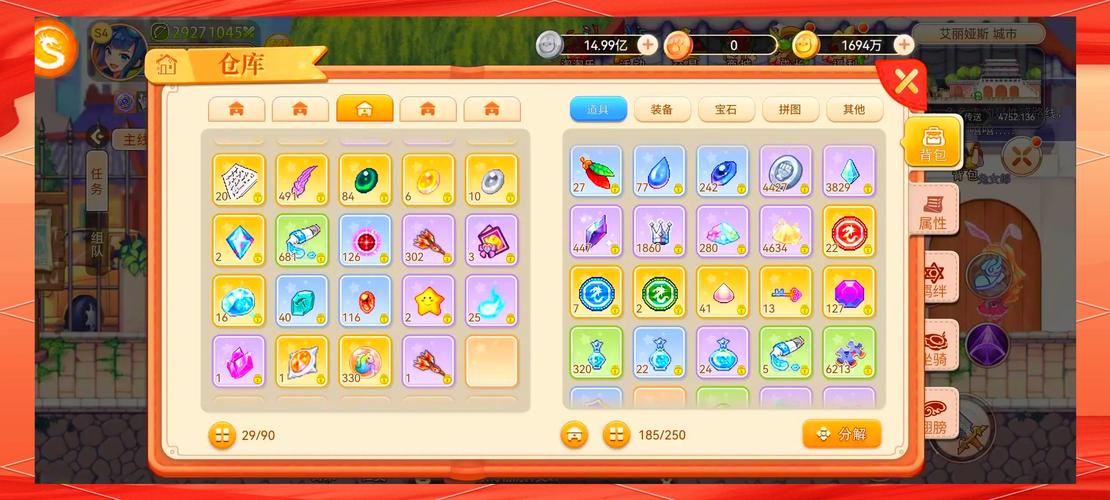Switch to the 装备 tab
Screen dimensions: 1110x500
[x=662, y=110]
